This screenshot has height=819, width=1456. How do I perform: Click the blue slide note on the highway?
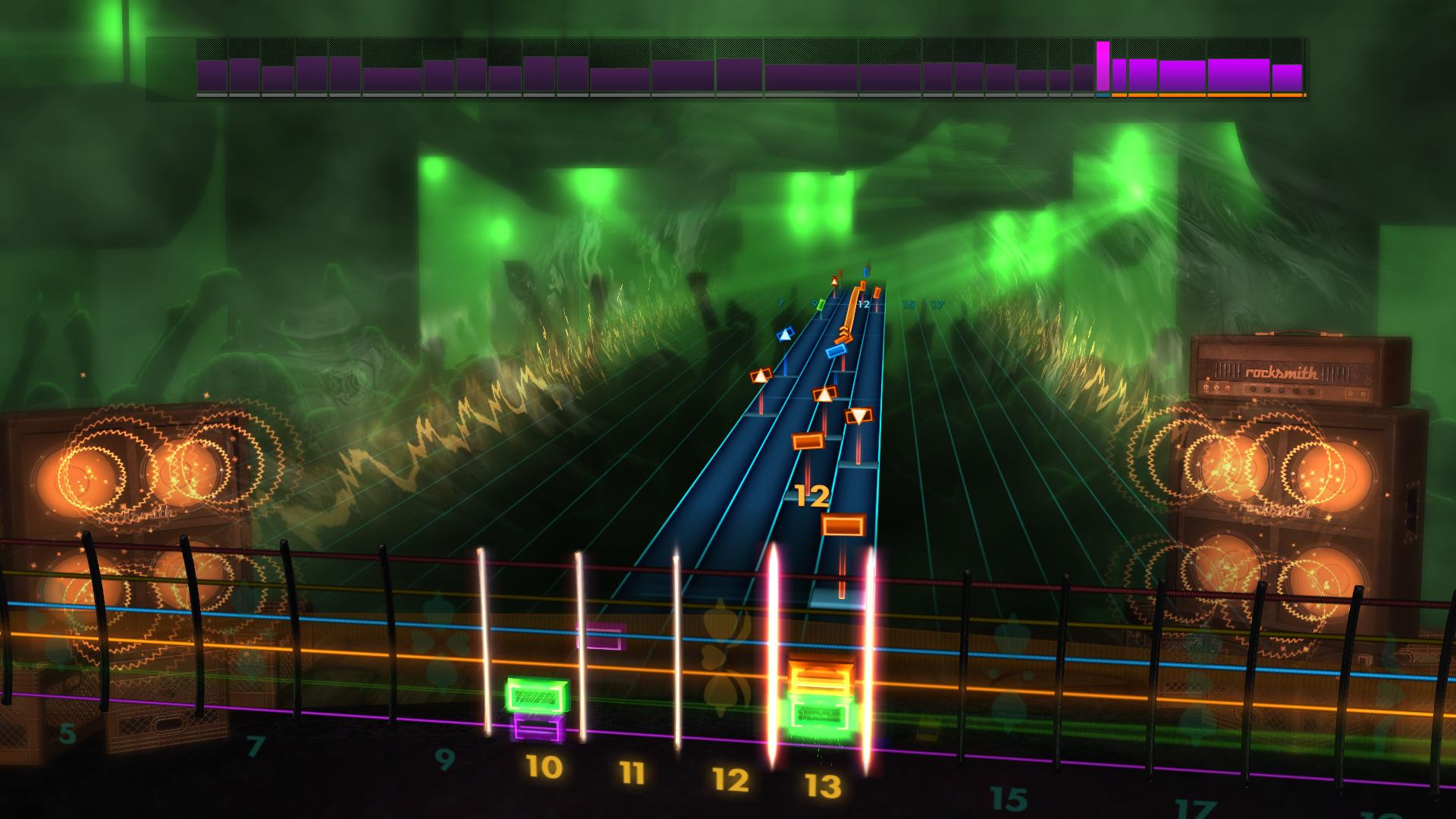tap(836, 350)
